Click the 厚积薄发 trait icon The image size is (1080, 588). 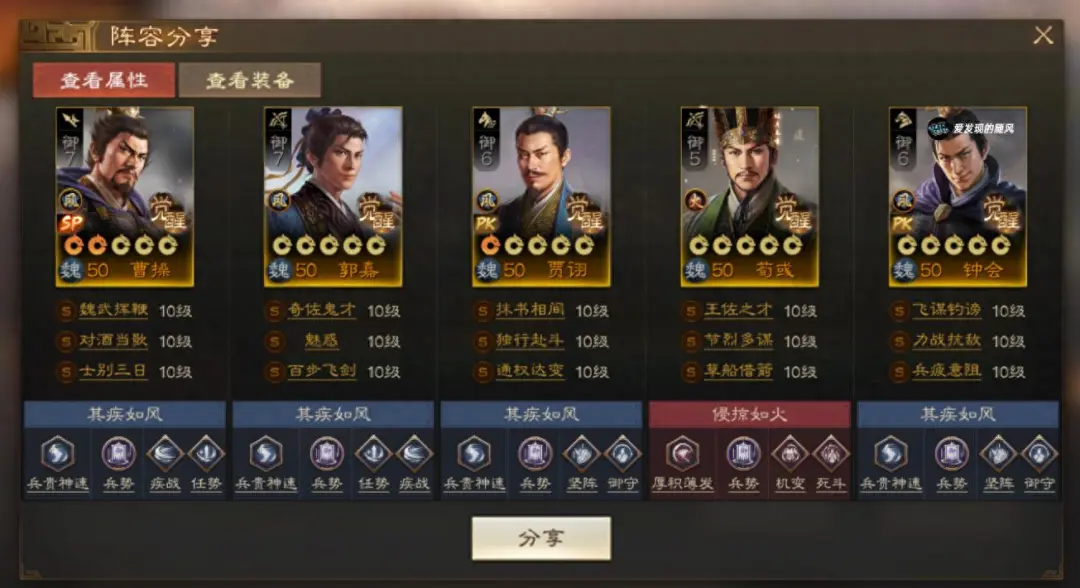(x=684, y=454)
